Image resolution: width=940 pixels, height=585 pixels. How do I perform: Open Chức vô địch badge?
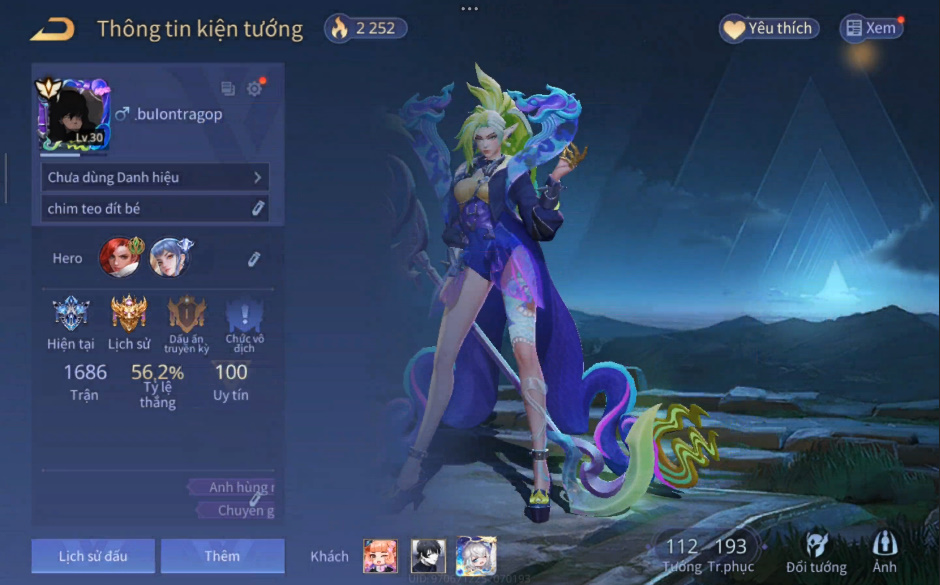(x=244, y=316)
